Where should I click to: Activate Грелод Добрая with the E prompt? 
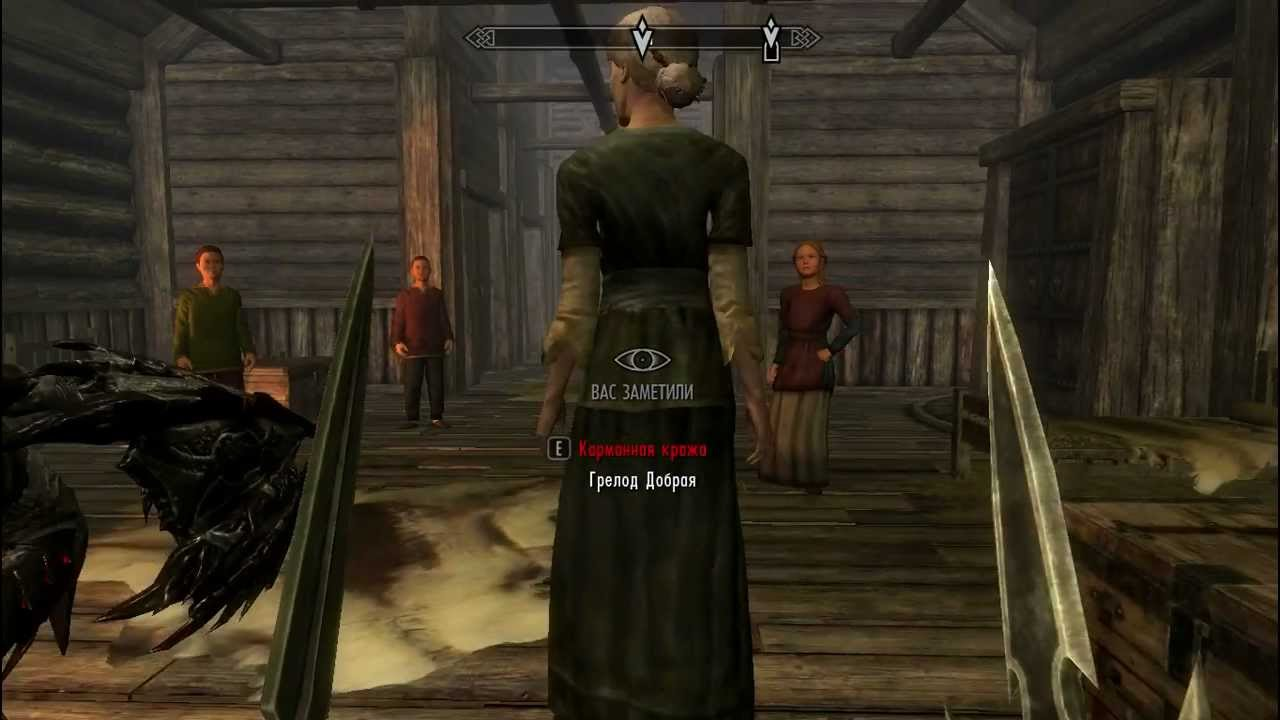[x=558, y=449]
